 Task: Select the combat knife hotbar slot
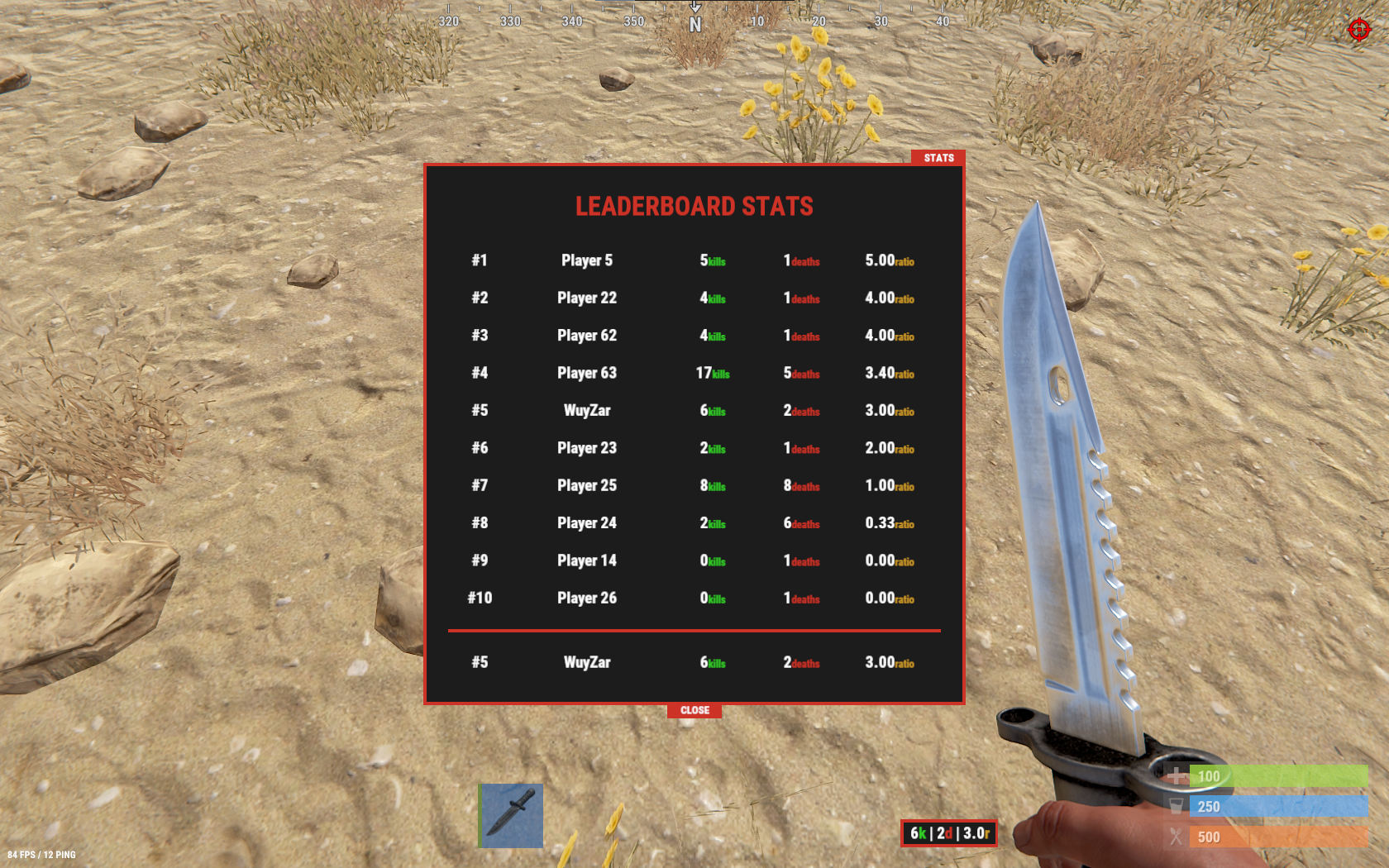point(512,815)
